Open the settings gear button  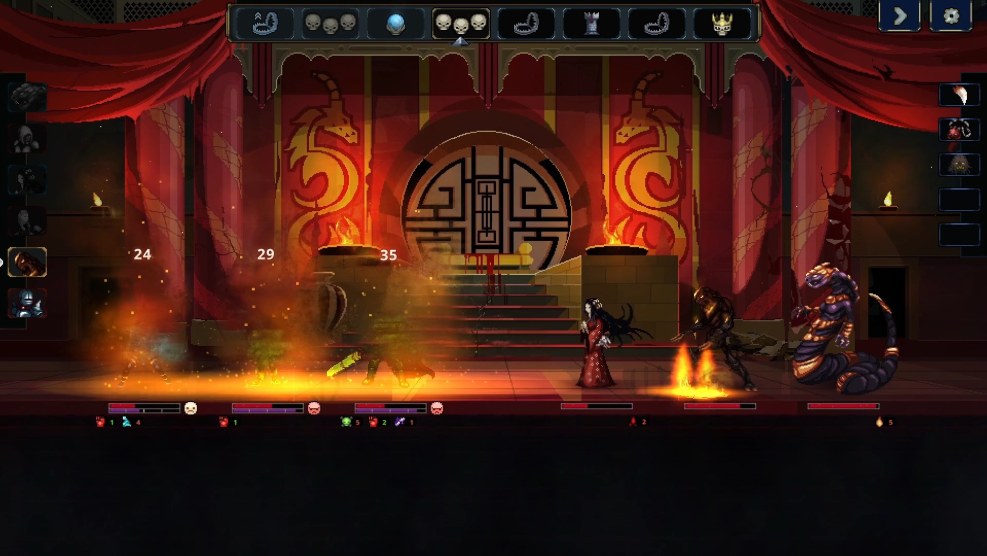[x=951, y=16]
